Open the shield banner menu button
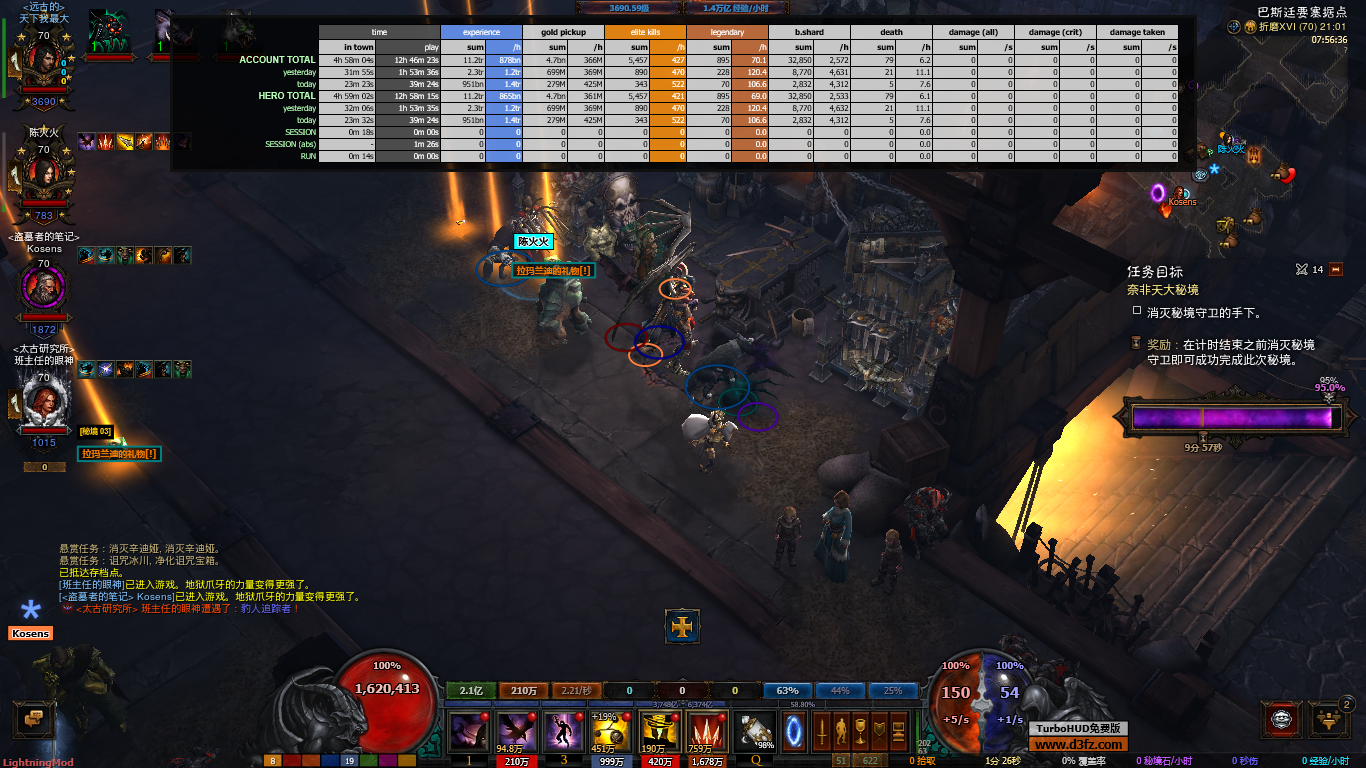Viewport: 1366px width, 768px height. coord(880,731)
